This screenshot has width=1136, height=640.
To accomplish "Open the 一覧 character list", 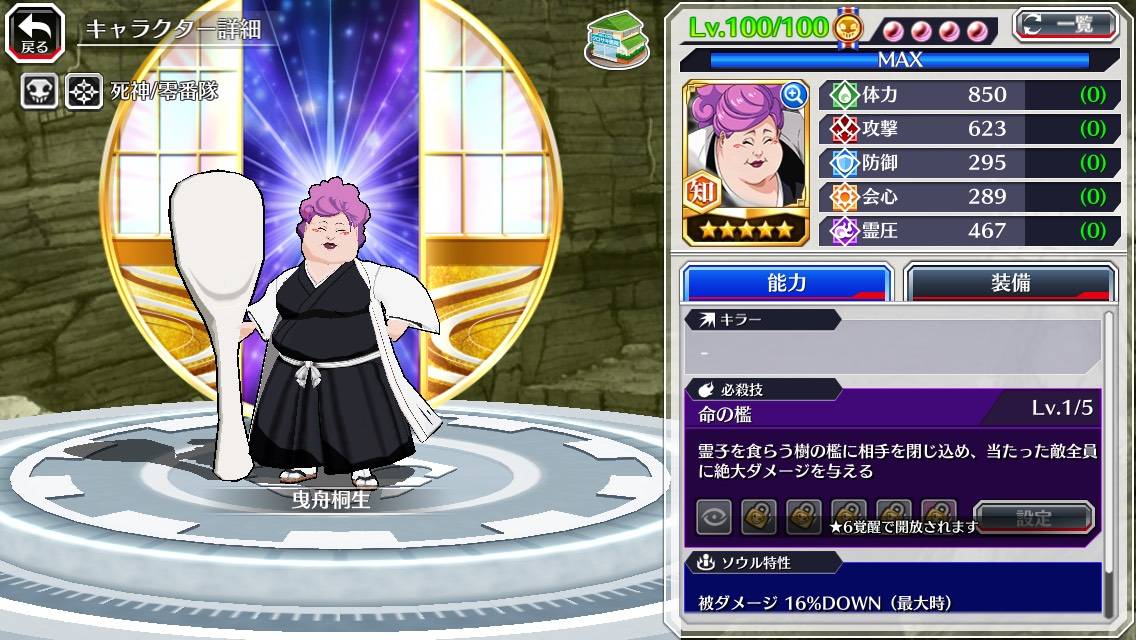I will 1066,24.
